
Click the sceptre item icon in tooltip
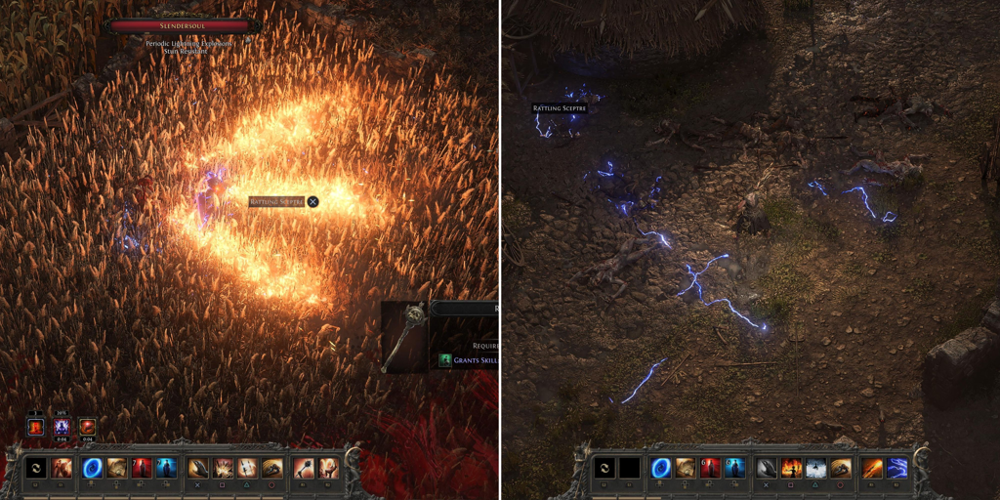coord(405,337)
